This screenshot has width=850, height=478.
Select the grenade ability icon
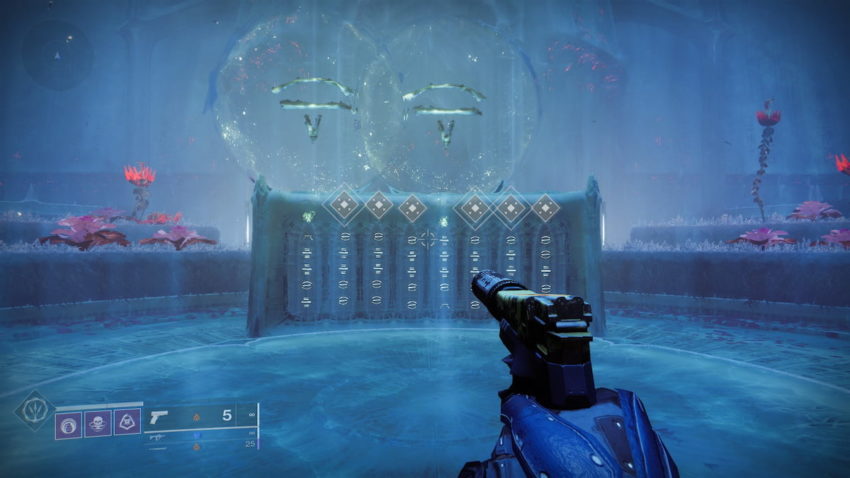coord(68,424)
